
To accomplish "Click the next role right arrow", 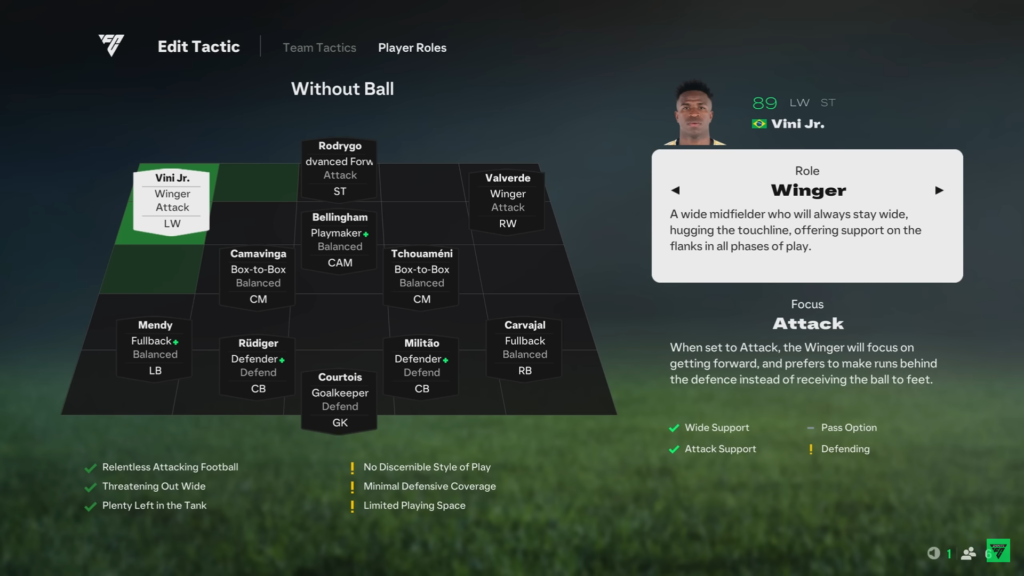I will click(x=939, y=190).
